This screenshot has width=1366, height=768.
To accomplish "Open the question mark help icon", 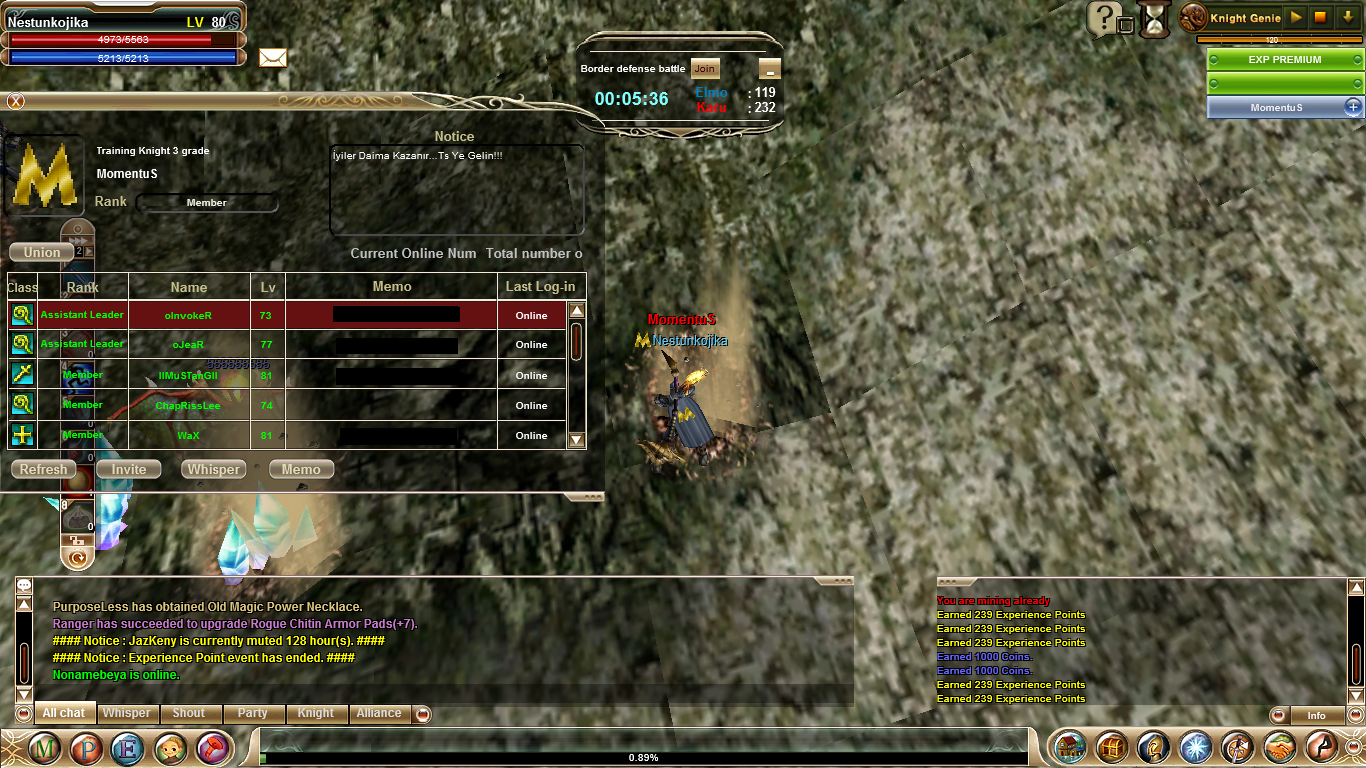I will pyautogui.click(x=1103, y=18).
